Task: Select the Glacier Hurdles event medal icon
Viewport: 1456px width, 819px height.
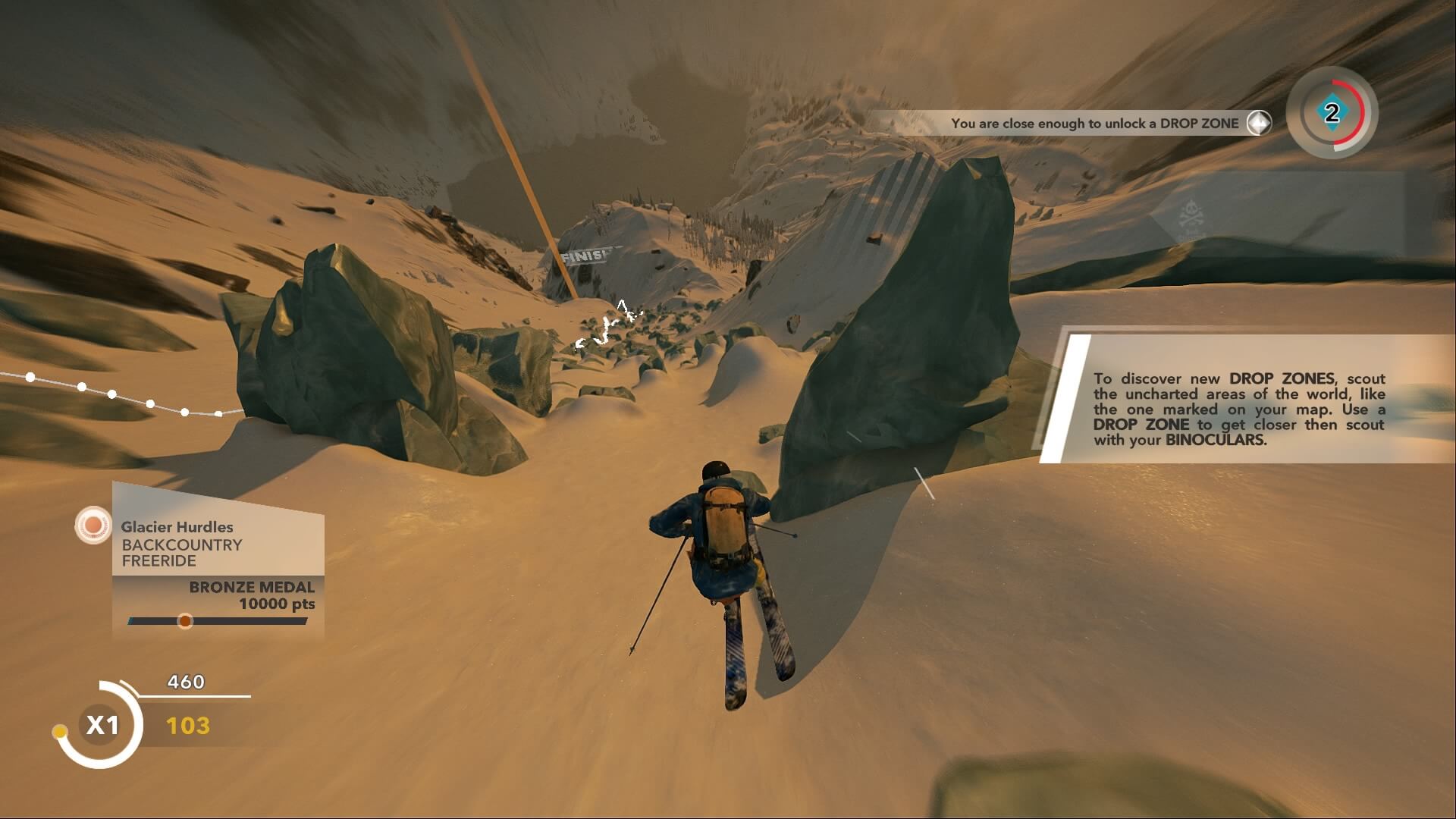Action: coord(92,525)
